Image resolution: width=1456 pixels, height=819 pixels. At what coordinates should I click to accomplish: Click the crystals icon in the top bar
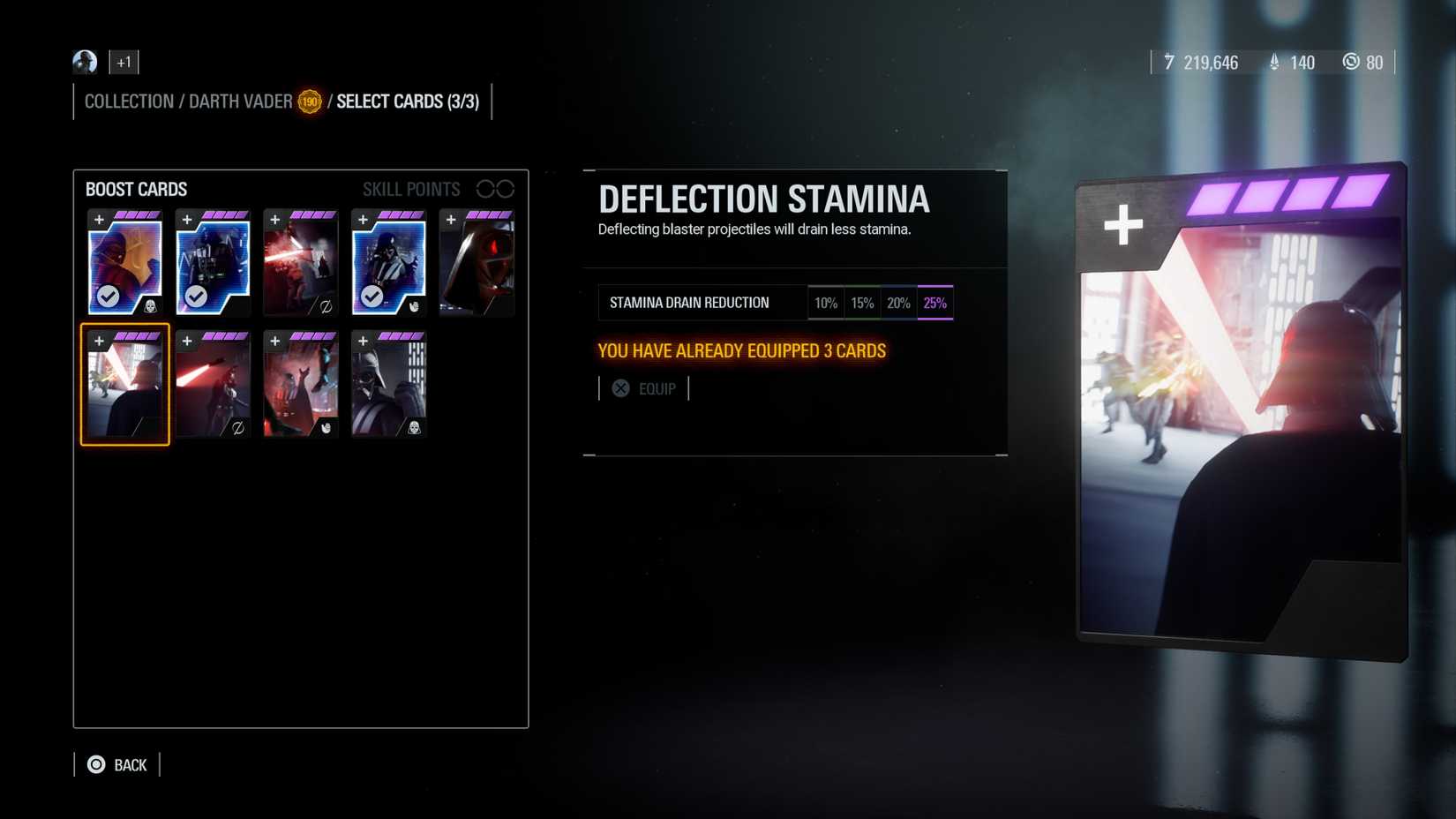1273,62
